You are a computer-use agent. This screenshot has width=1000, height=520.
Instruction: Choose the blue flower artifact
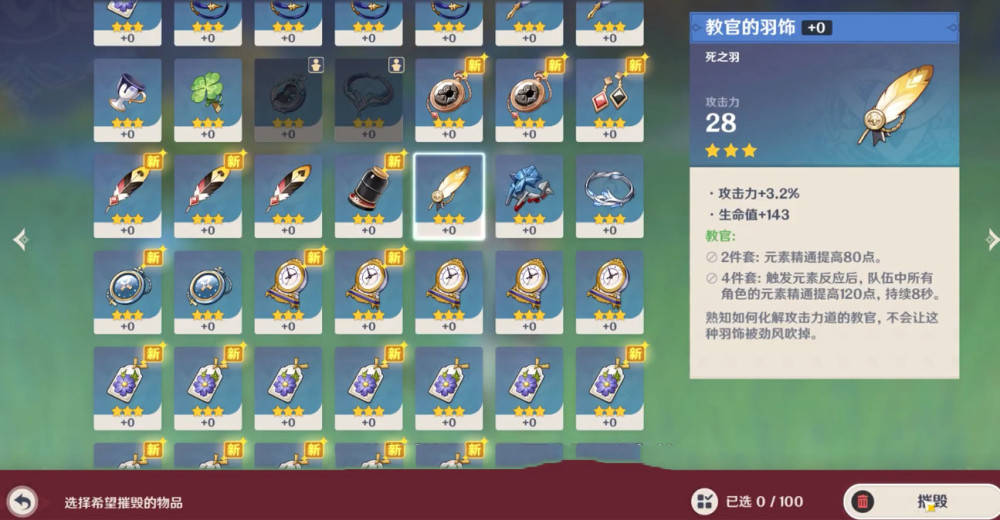coord(529,189)
